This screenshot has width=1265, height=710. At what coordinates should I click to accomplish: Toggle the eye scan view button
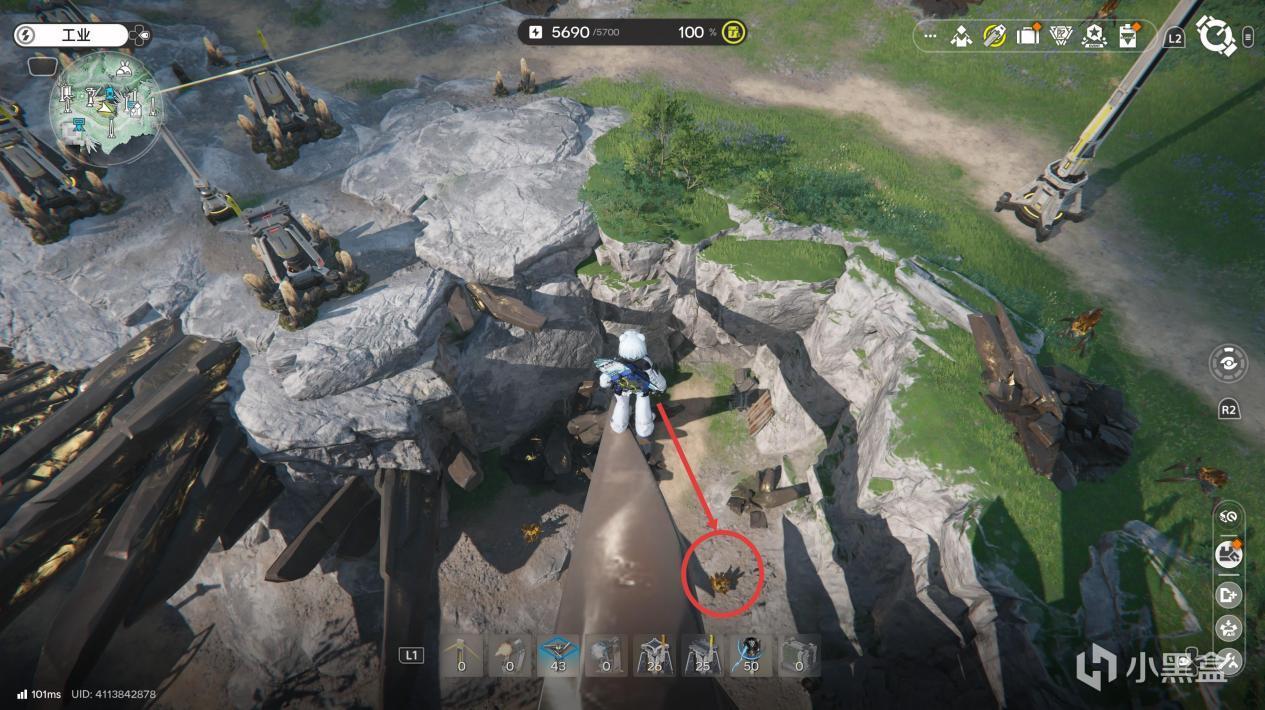click(1228, 363)
